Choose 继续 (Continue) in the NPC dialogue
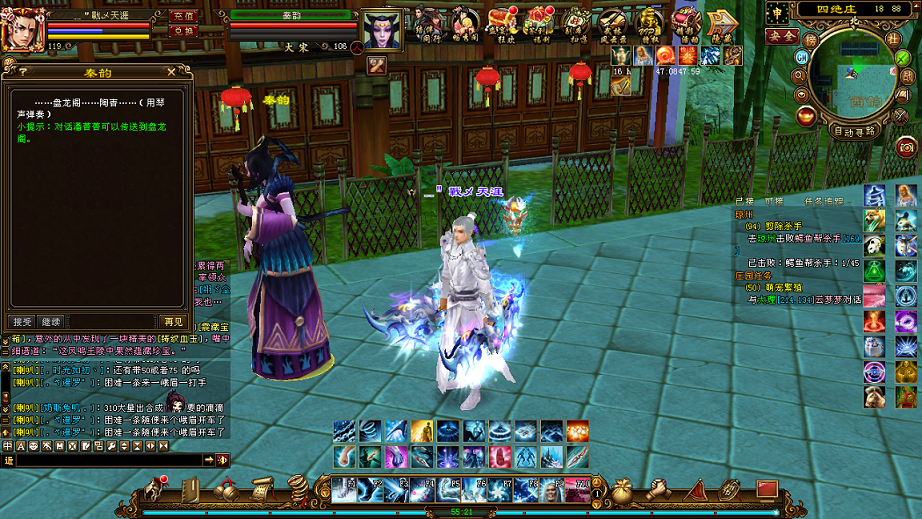The height and width of the screenshot is (519, 922). point(51,321)
